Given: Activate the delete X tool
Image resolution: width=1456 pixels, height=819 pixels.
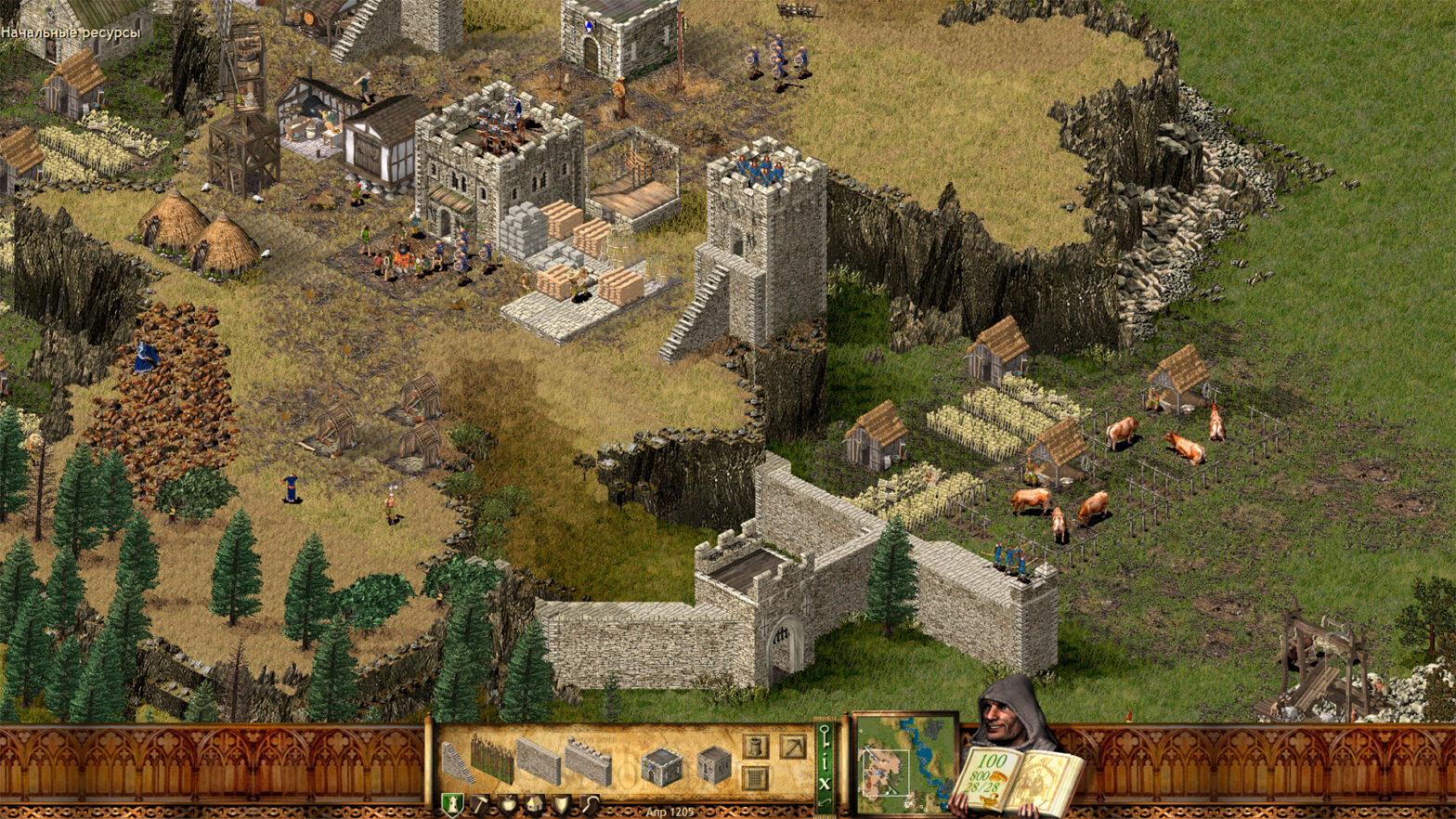Looking at the screenshot, I should pyautogui.click(x=825, y=784).
